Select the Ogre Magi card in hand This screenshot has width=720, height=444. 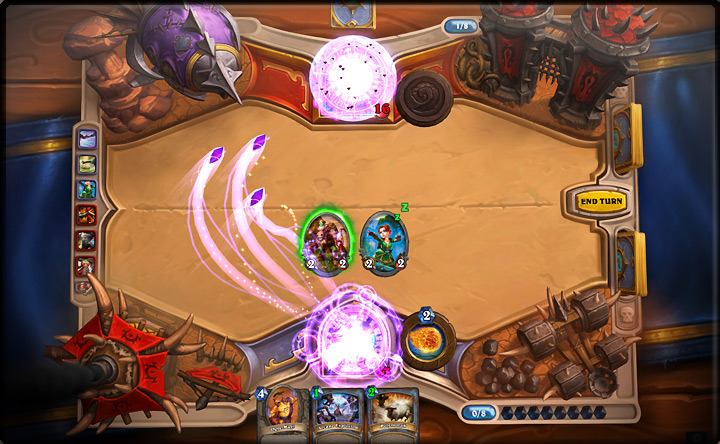[283, 415]
